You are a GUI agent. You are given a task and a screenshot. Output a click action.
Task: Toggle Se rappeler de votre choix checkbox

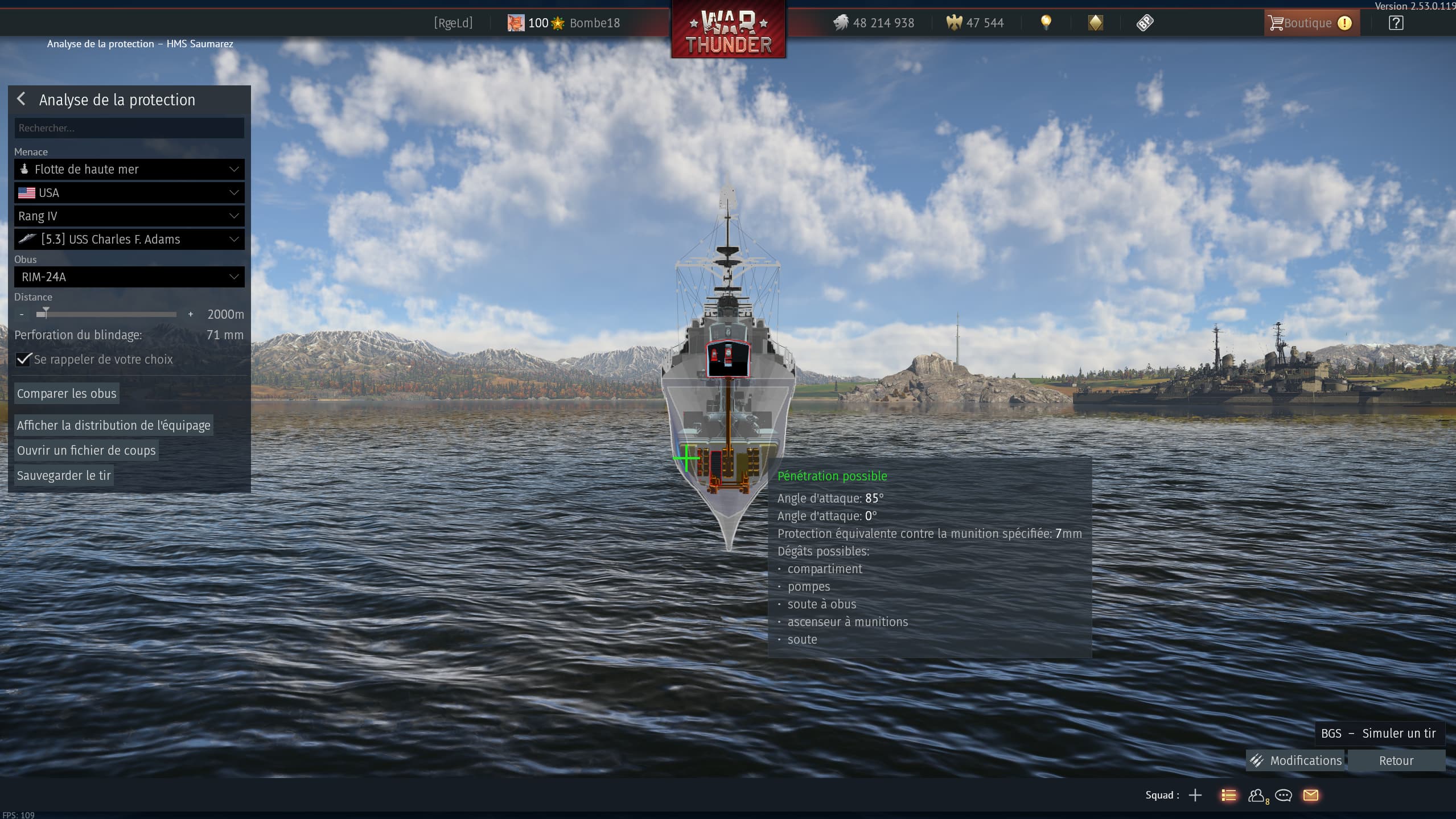(23, 360)
